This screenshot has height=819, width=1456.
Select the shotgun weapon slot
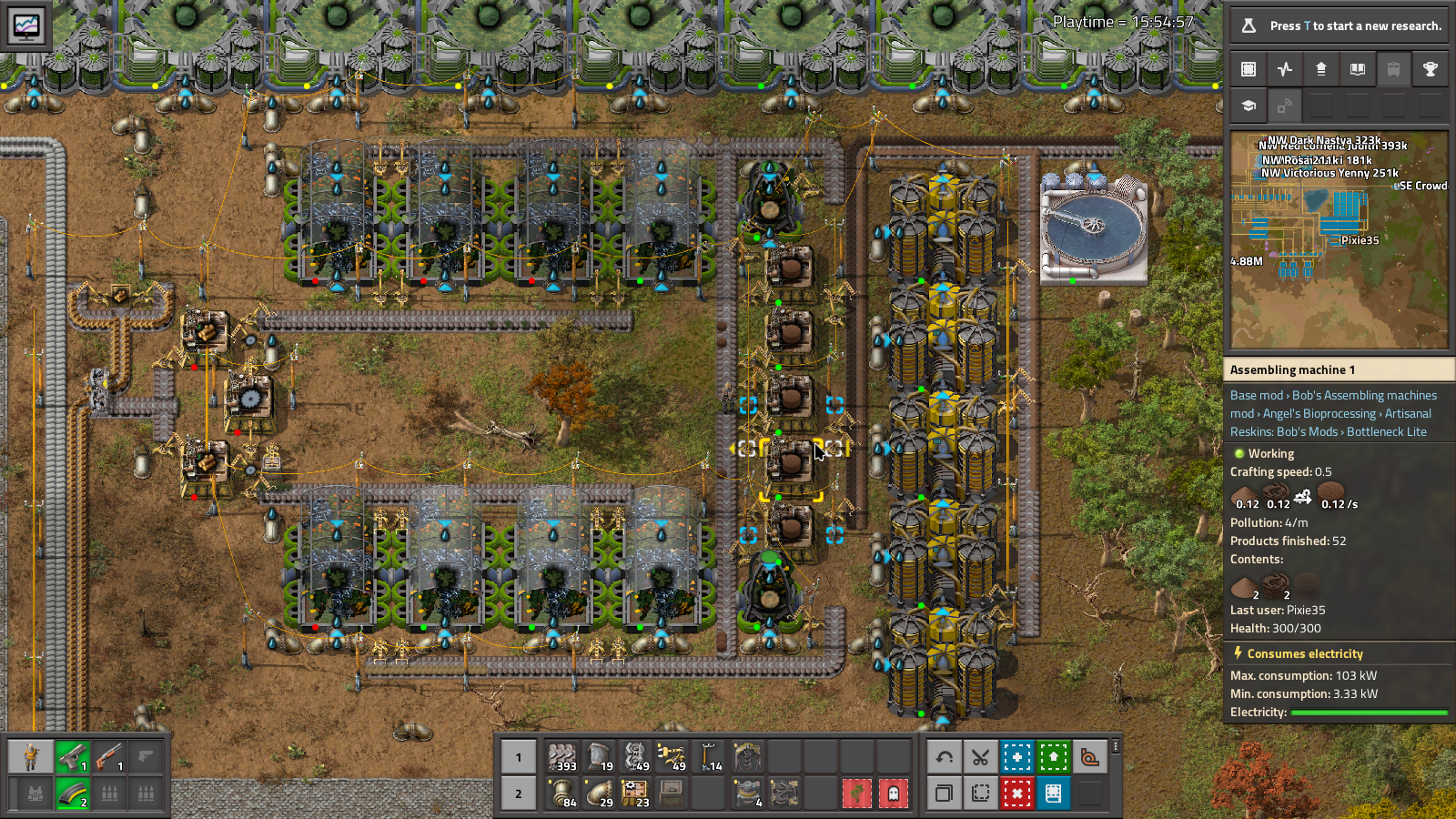click(109, 757)
